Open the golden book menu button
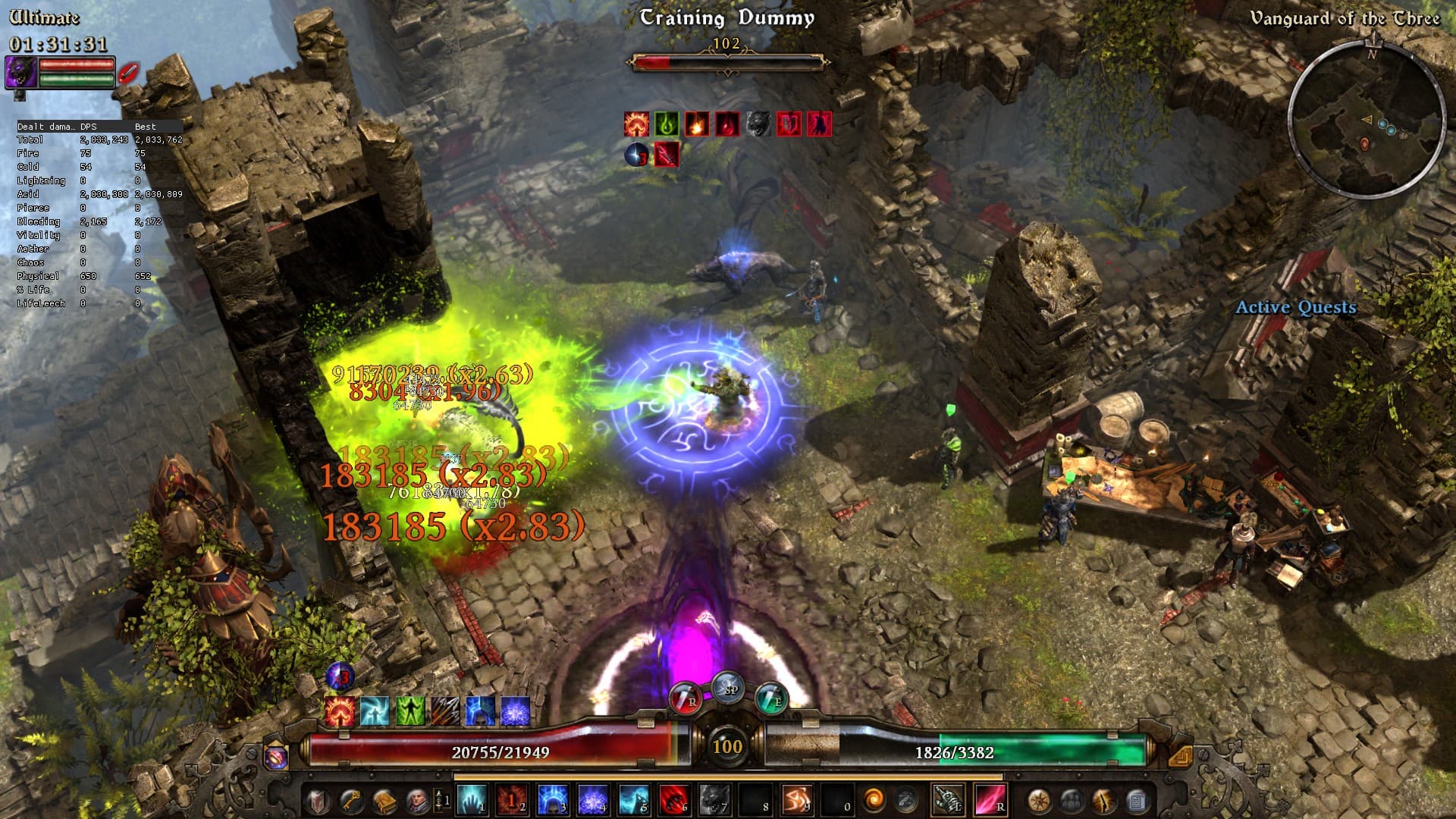 click(385, 800)
